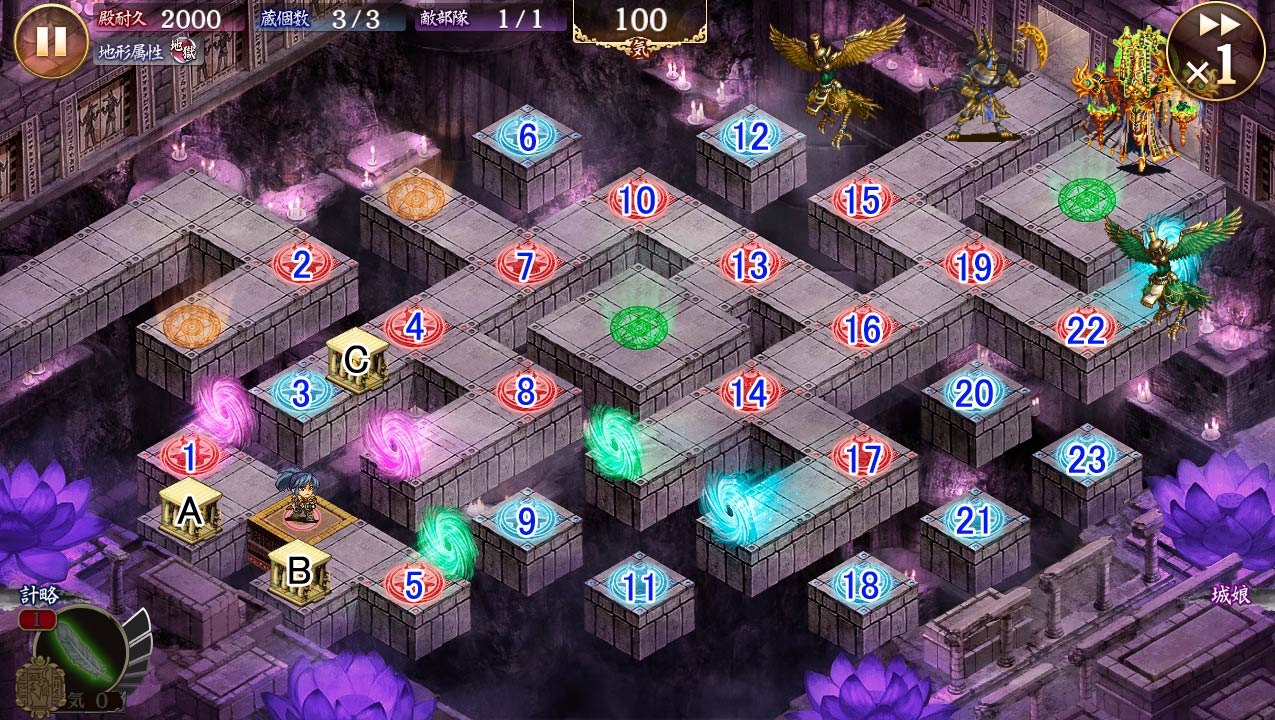Toggle the x1 battle speed button

1216,52
